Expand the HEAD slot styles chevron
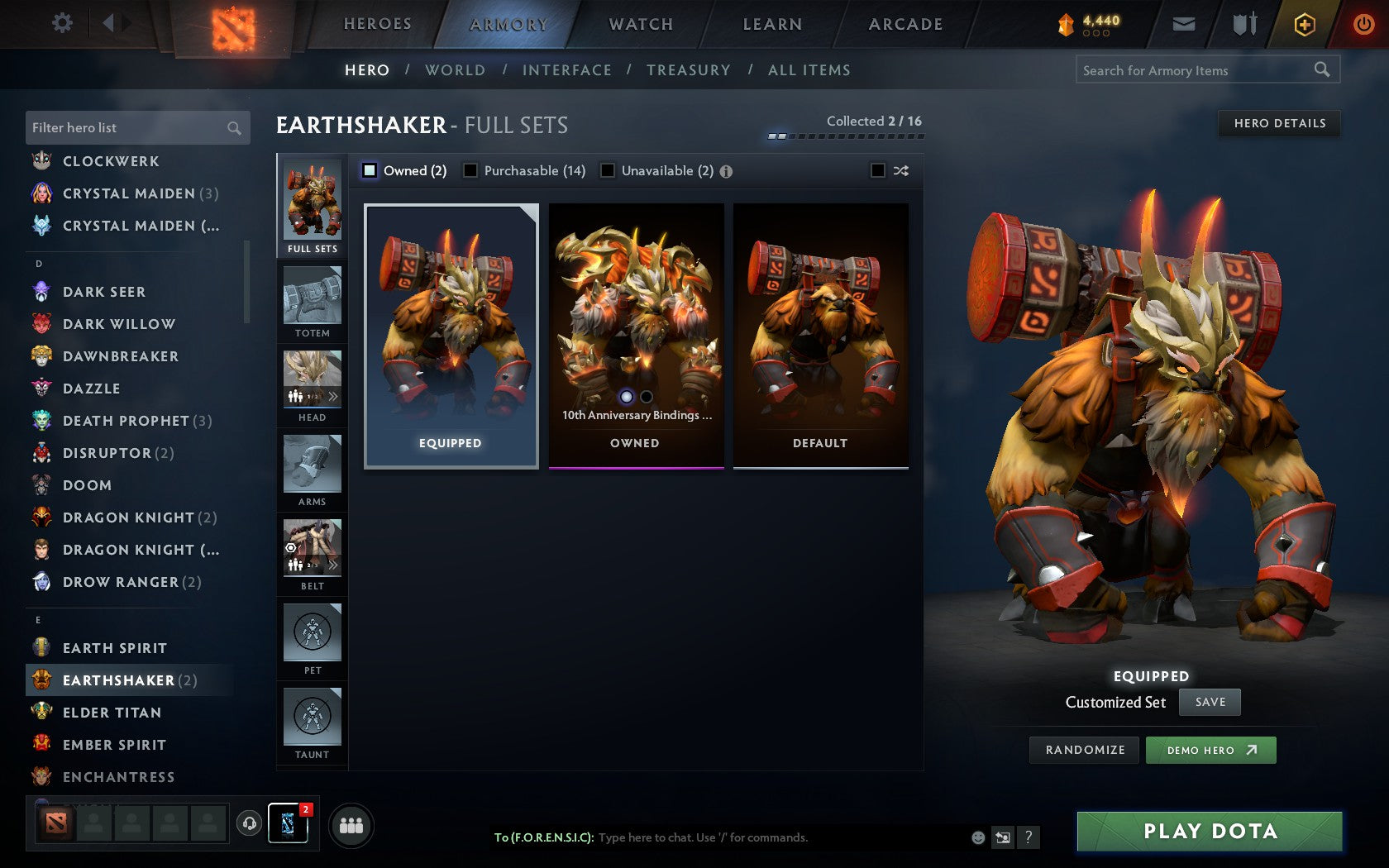The width and height of the screenshot is (1389, 868). click(x=334, y=395)
